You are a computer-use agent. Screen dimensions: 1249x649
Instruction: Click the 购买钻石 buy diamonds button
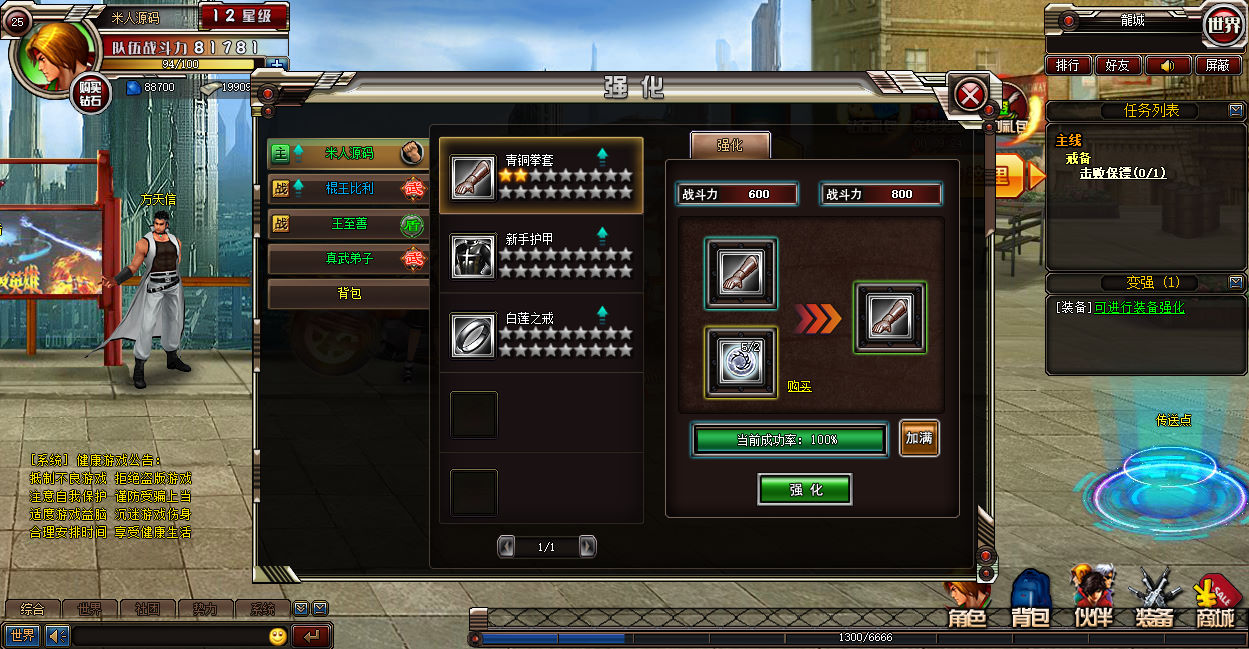[x=92, y=94]
